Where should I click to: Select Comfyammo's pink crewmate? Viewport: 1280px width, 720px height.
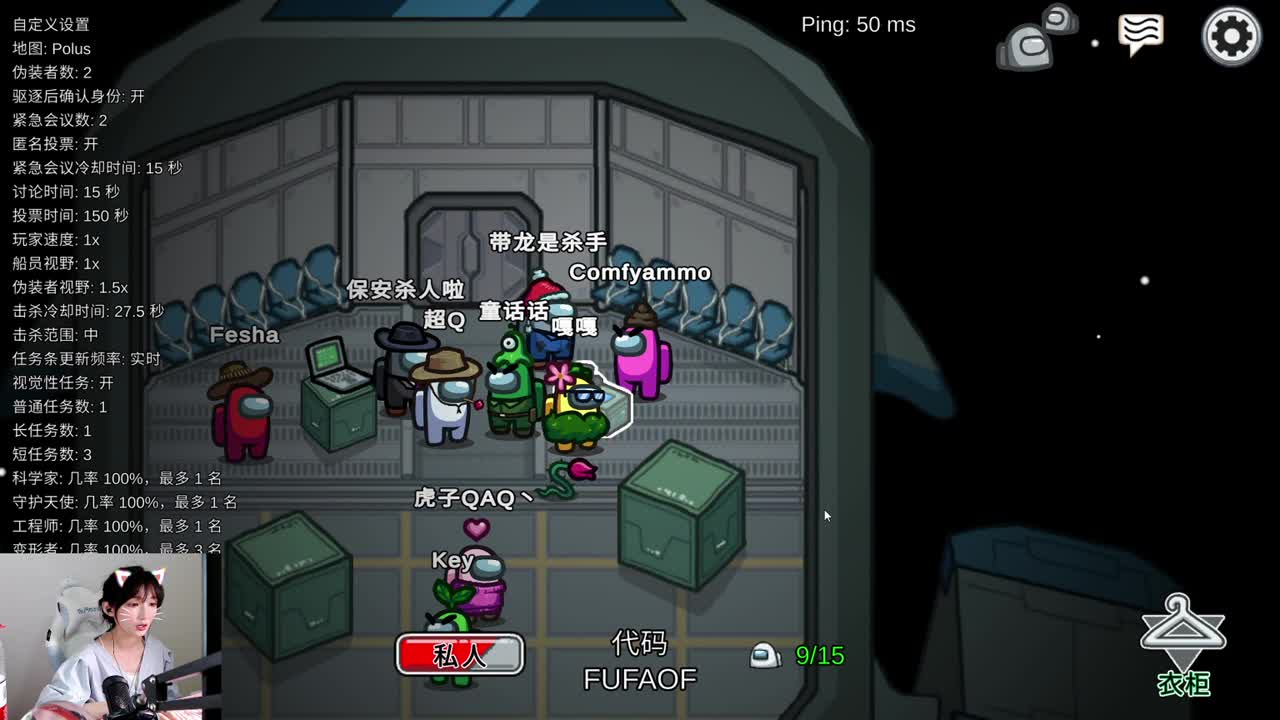(640, 365)
